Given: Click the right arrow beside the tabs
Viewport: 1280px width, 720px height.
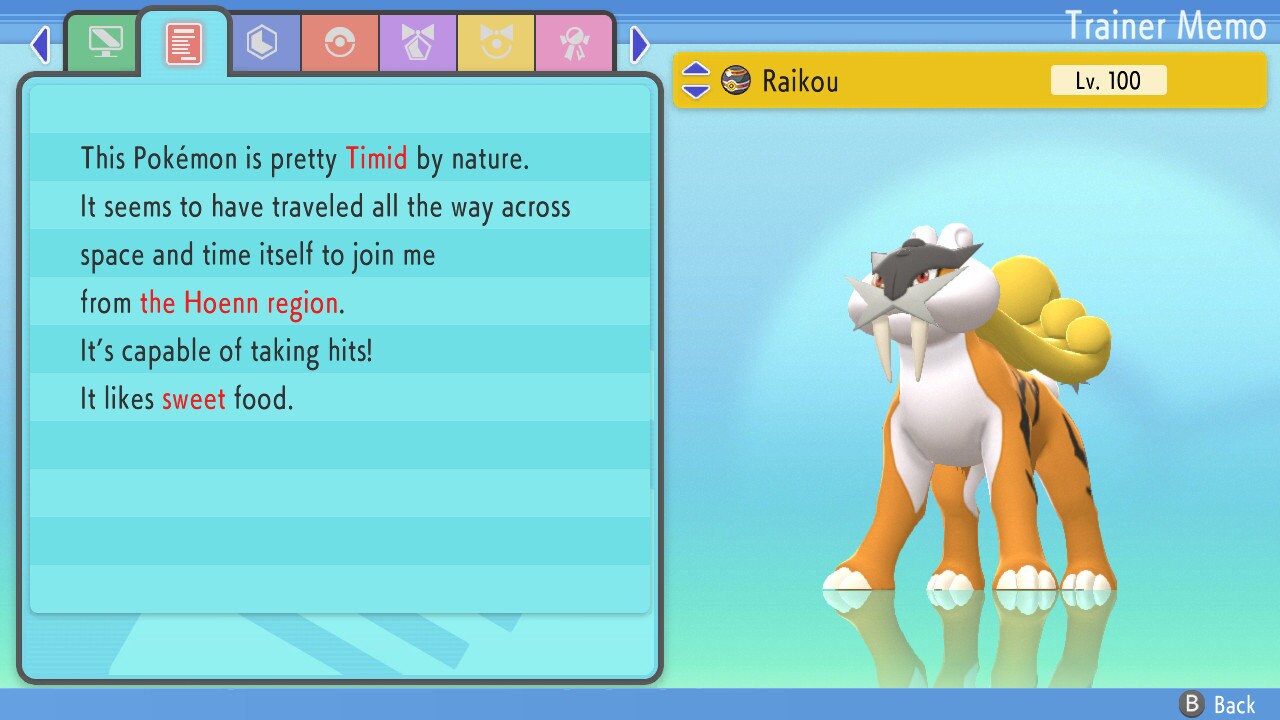Looking at the screenshot, I should point(640,44).
